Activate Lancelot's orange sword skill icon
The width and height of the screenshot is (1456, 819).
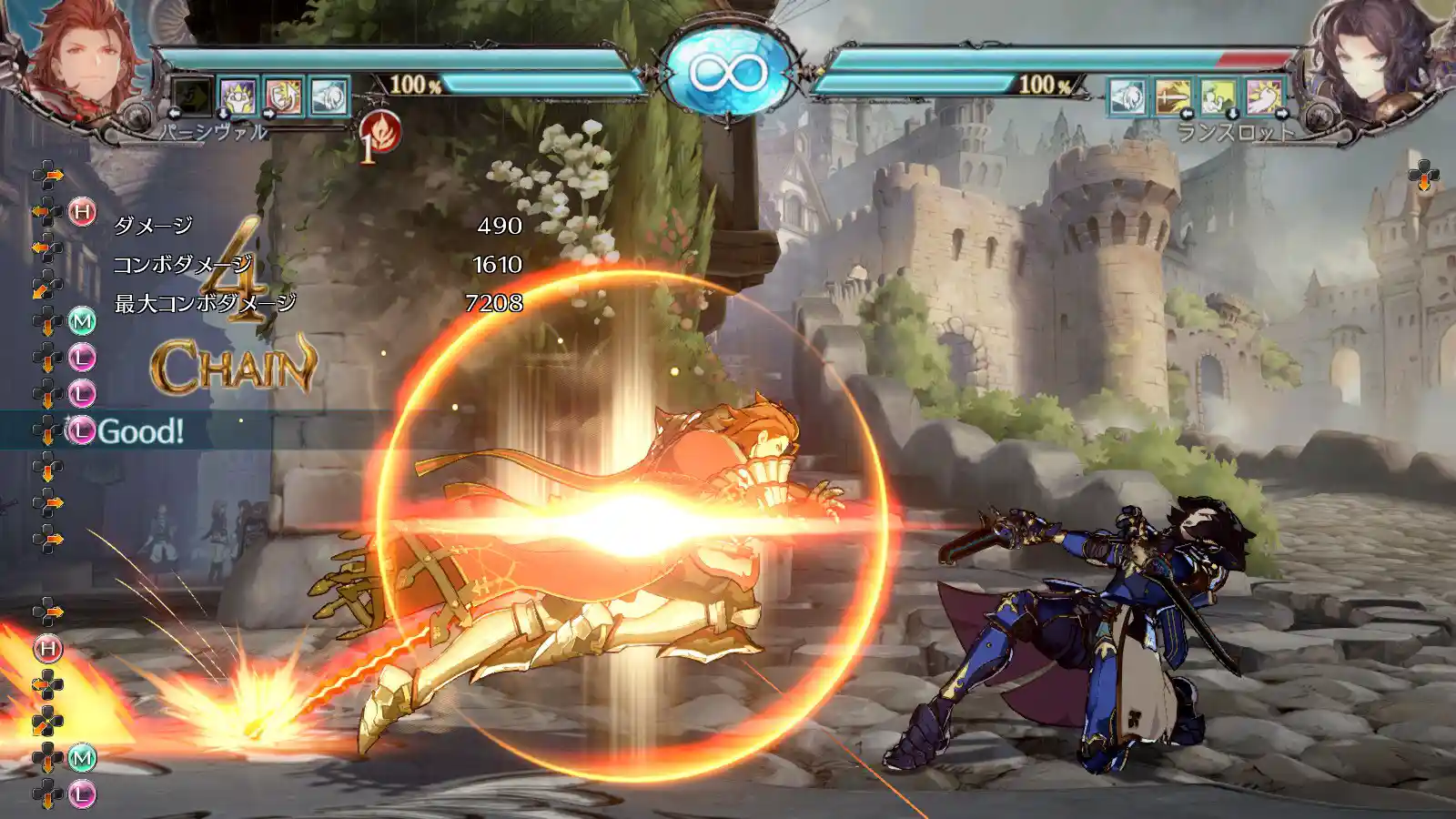point(1173,96)
